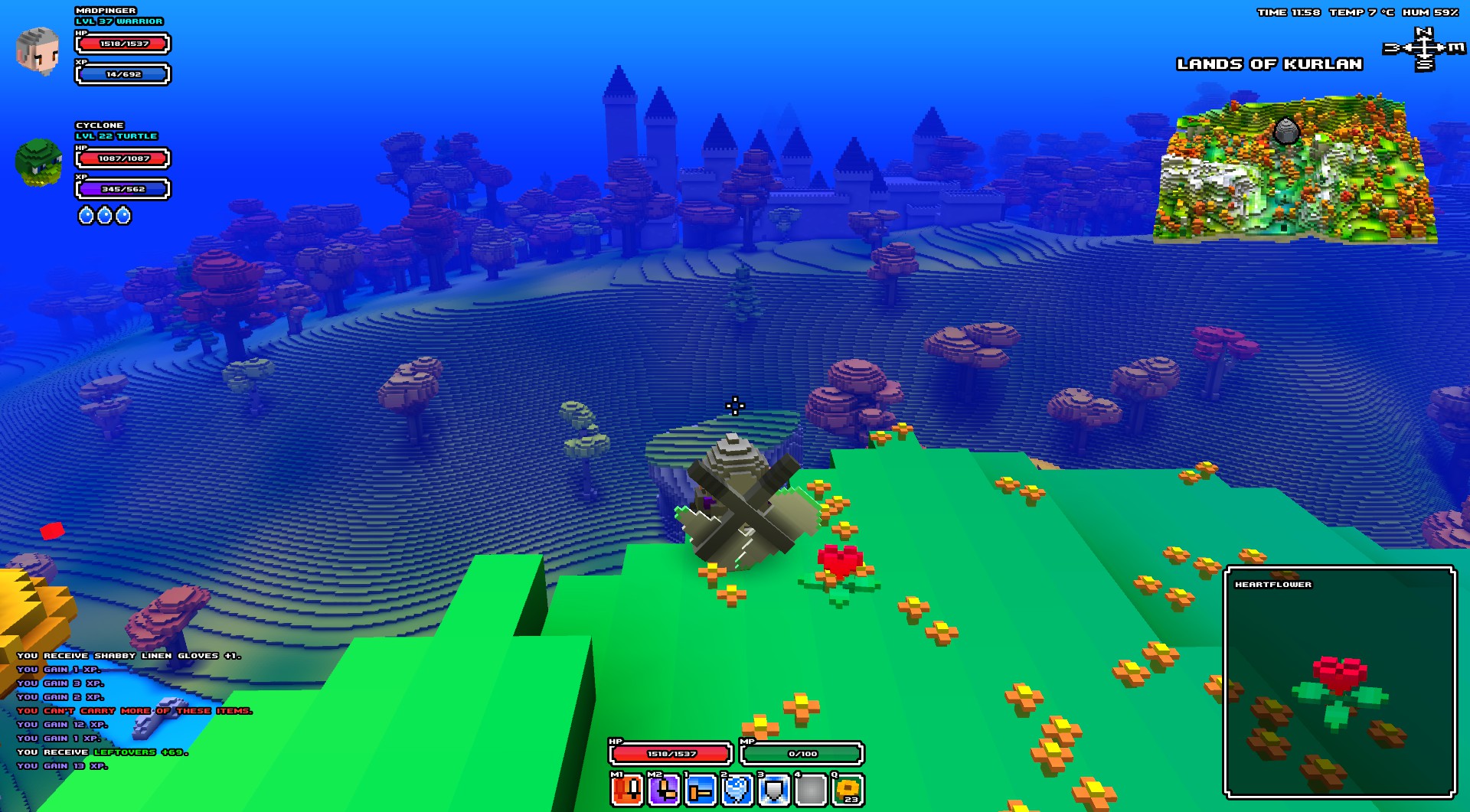The height and width of the screenshot is (812, 1470).
Task: Select the Madpinger warrior portrait
Action: [x=38, y=51]
